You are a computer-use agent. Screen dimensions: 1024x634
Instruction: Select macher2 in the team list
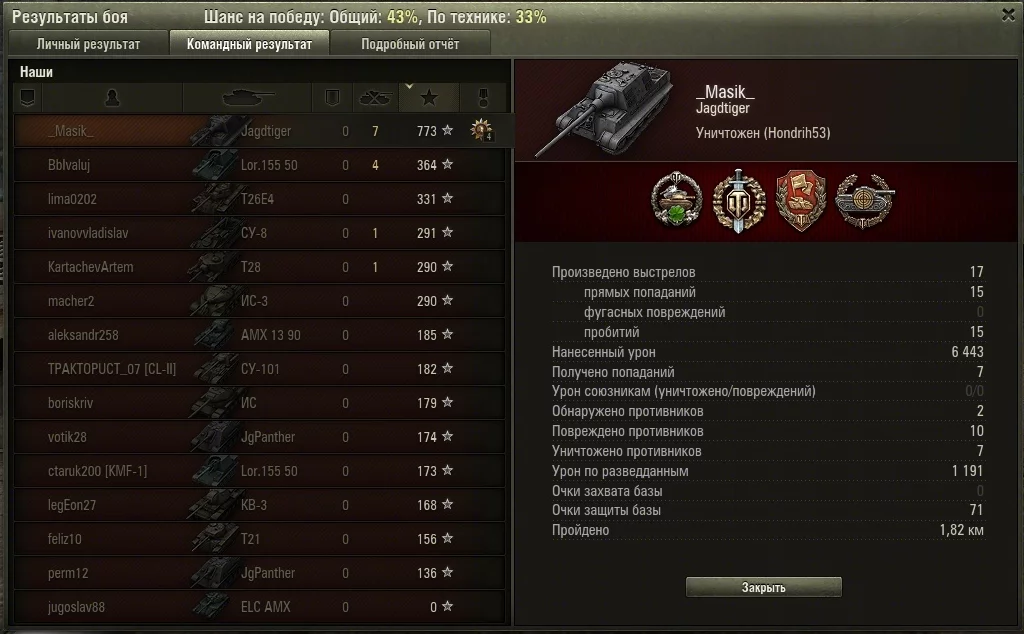260,301
